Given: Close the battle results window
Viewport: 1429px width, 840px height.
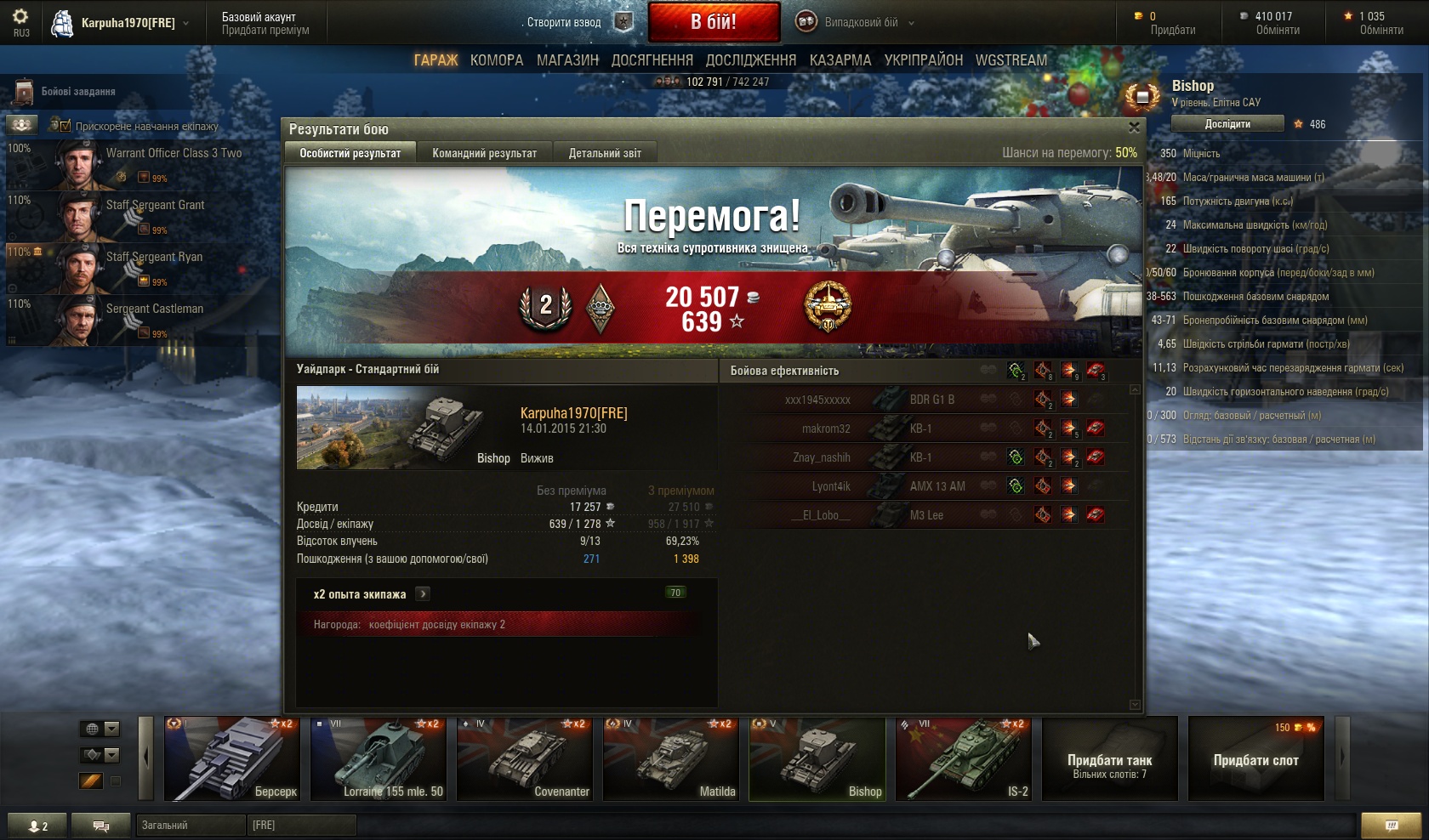Looking at the screenshot, I should click(1134, 128).
